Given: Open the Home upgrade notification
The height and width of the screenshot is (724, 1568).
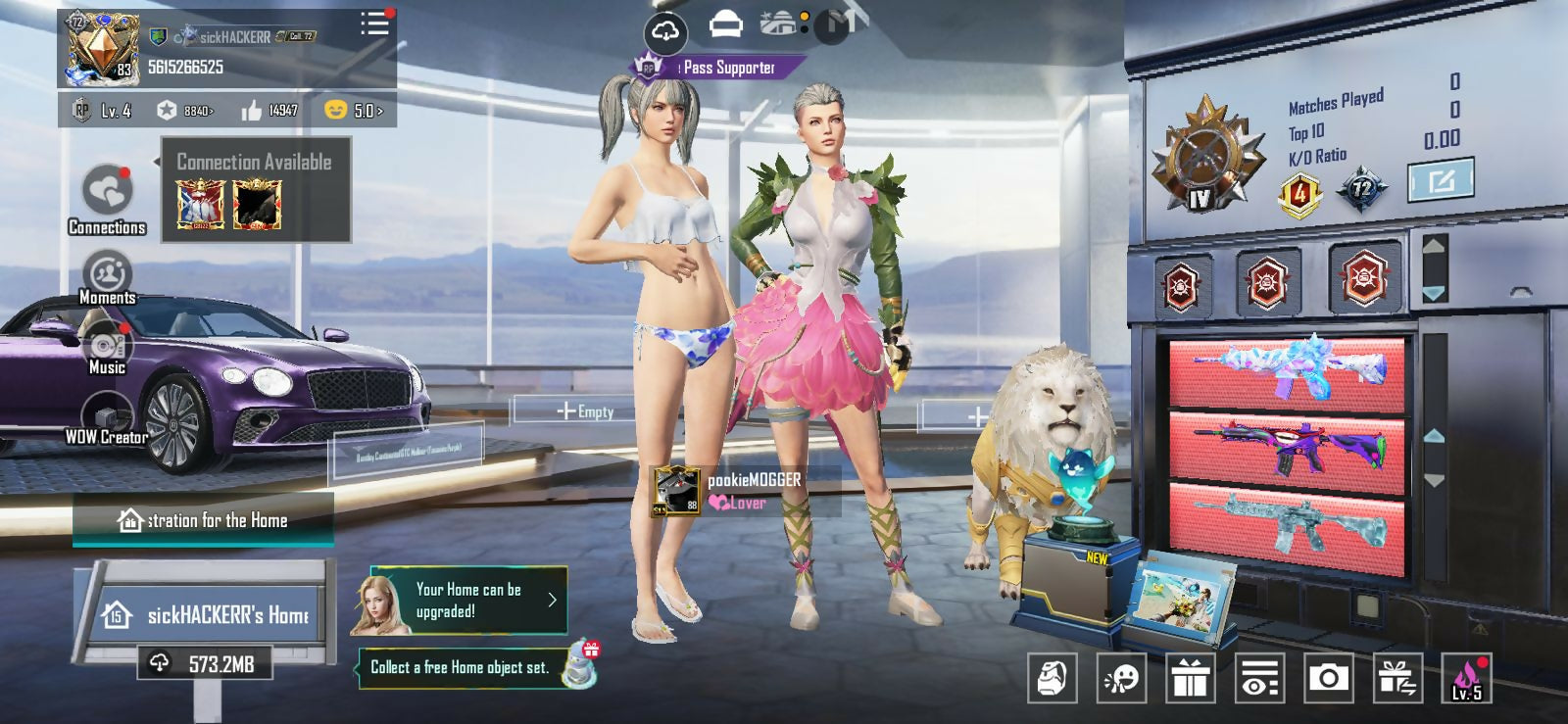Looking at the screenshot, I should pos(468,600).
